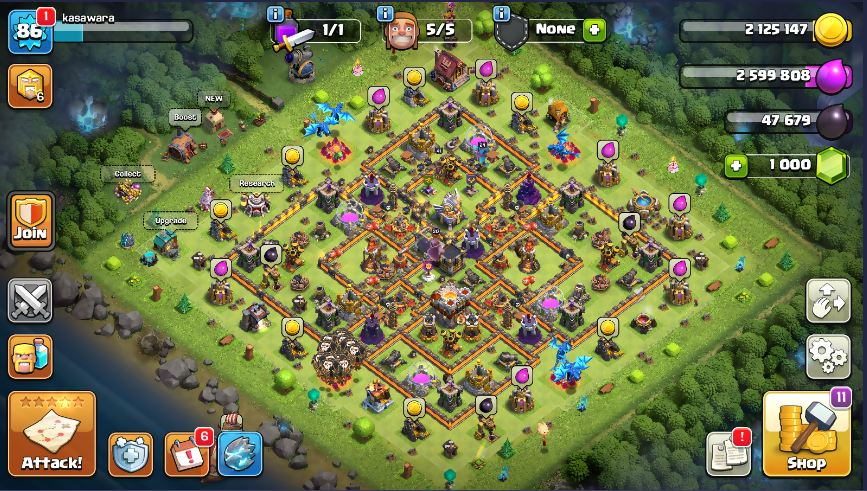Click the barbarian face button on left
Viewport: 867px width, 491px height.
click(30, 355)
